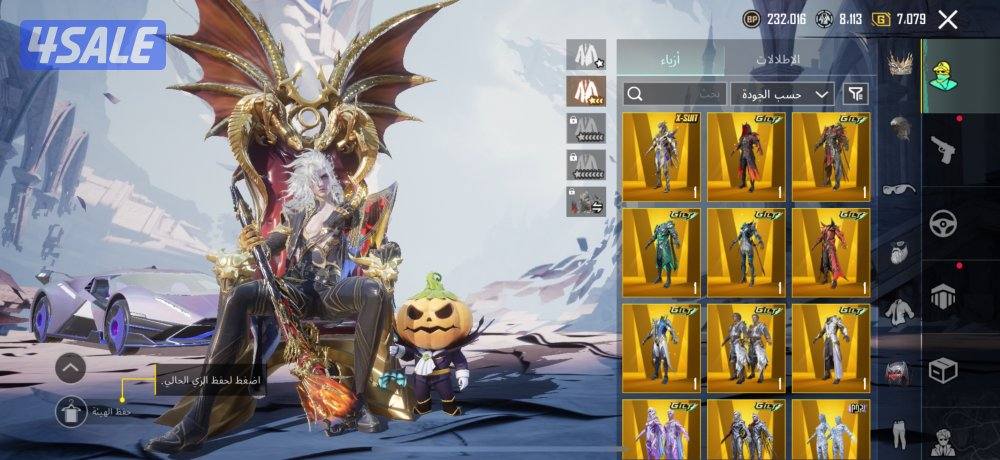
Task: Expand the up-arrow circle button
Action: (70, 369)
